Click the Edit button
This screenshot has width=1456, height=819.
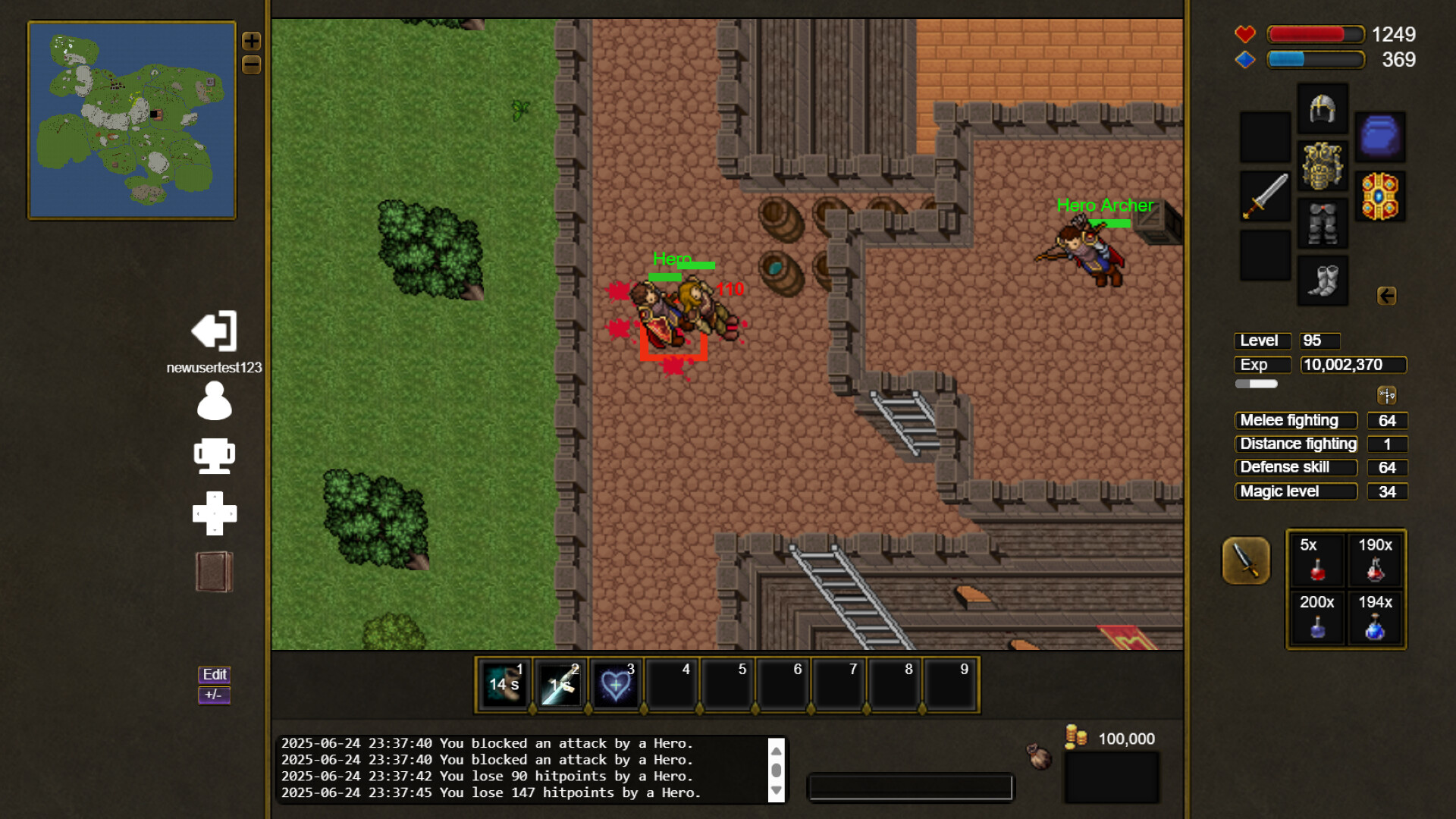coord(214,674)
